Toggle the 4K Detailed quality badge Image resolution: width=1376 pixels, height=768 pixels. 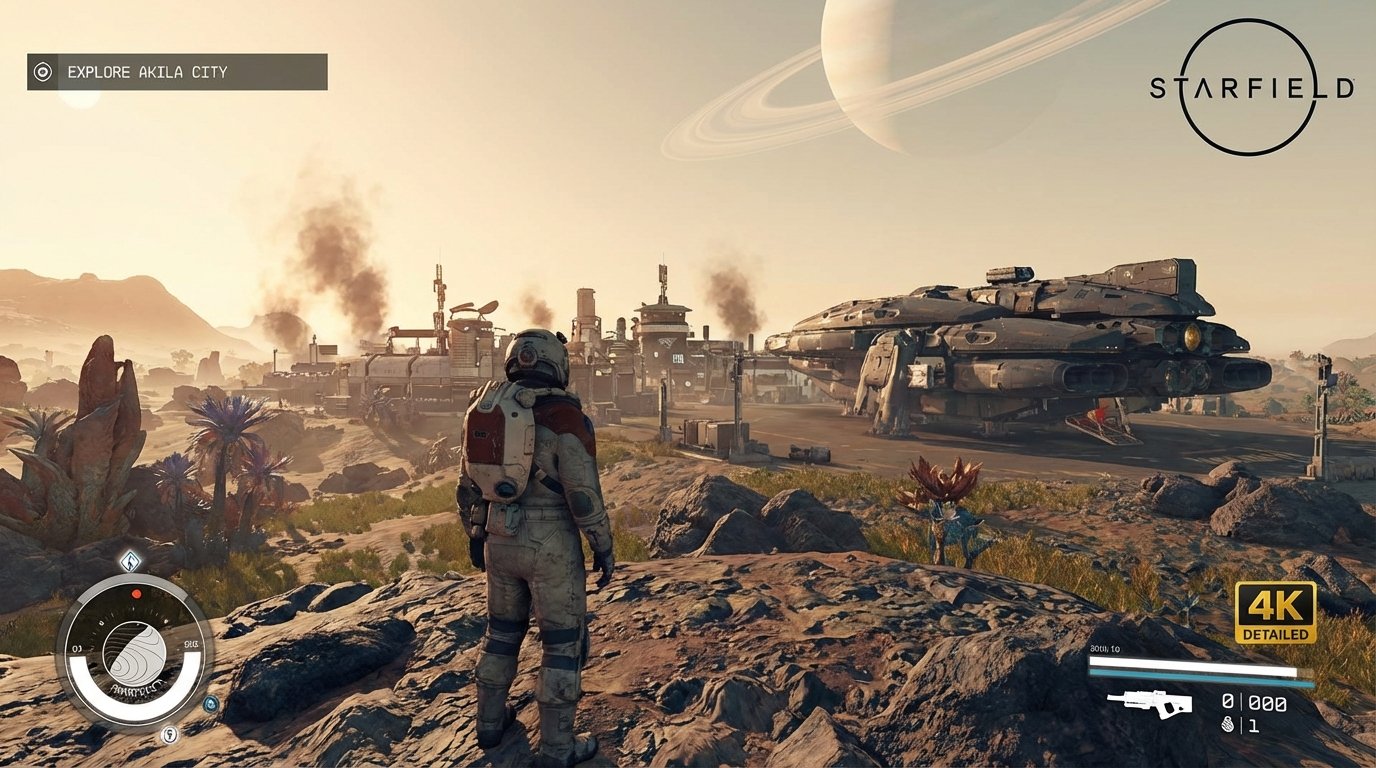(1278, 610)
